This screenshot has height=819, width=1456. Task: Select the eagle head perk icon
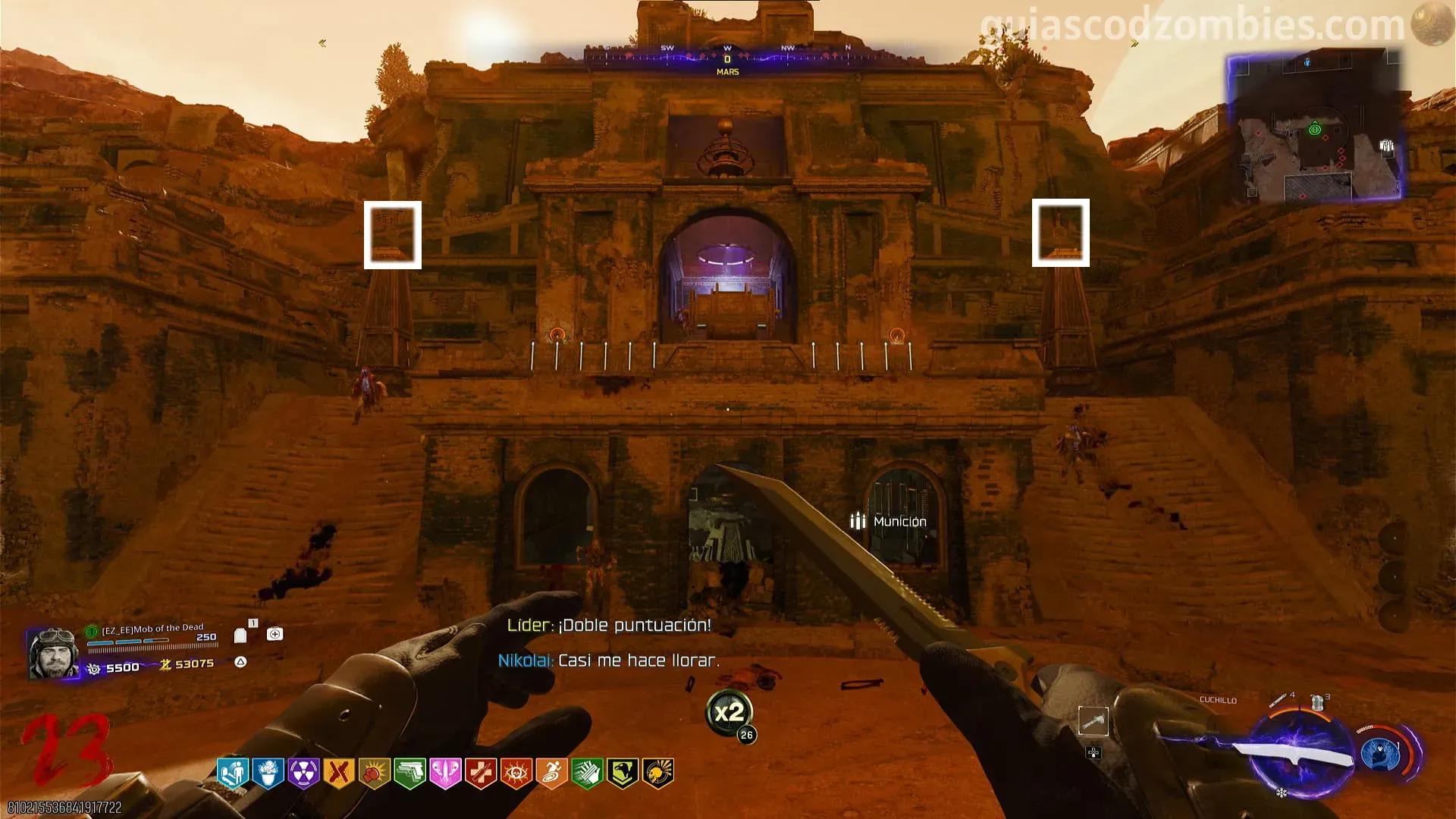pos(623,773)
